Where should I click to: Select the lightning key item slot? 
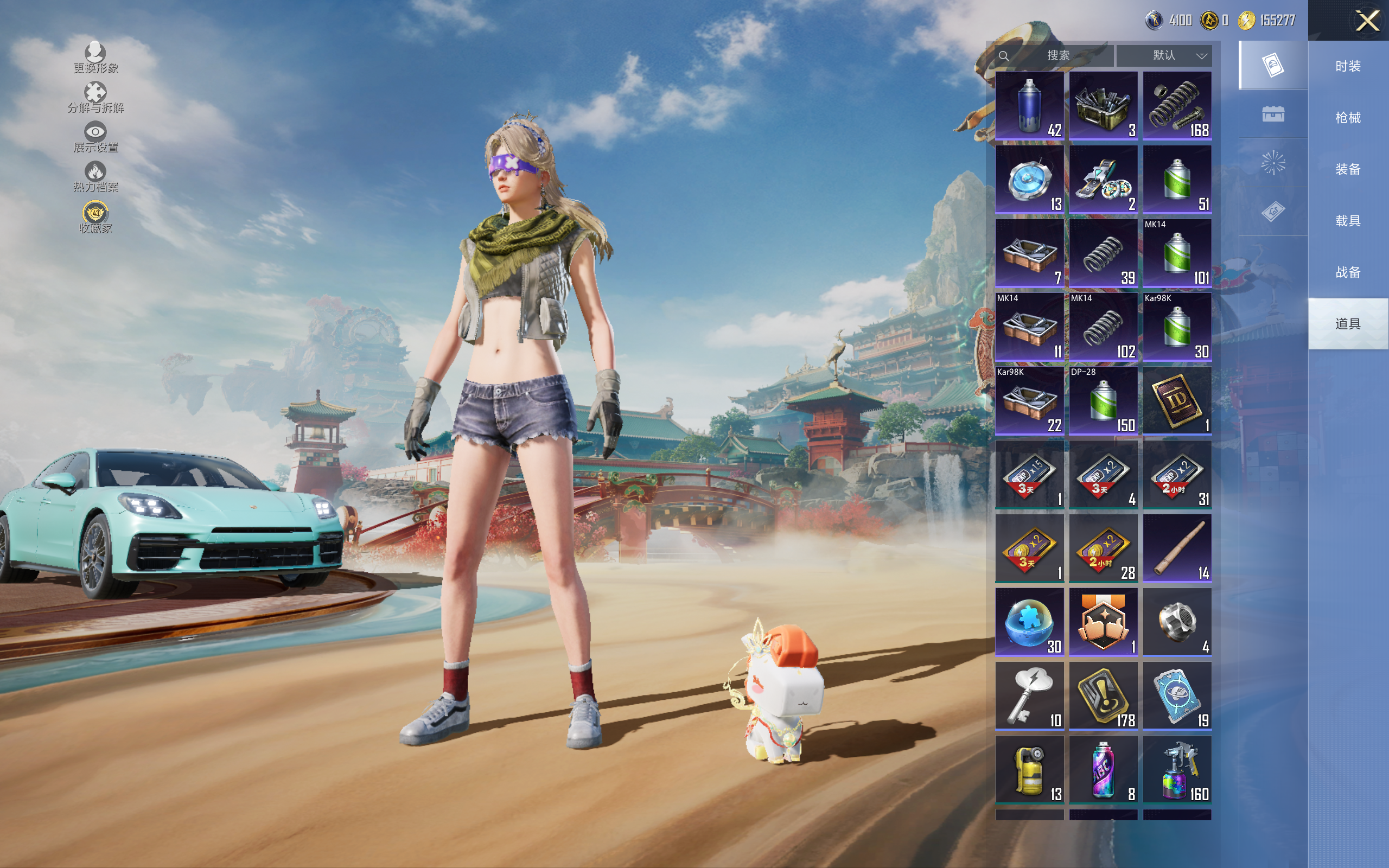pyautogui.click(x=1029, y=696)
